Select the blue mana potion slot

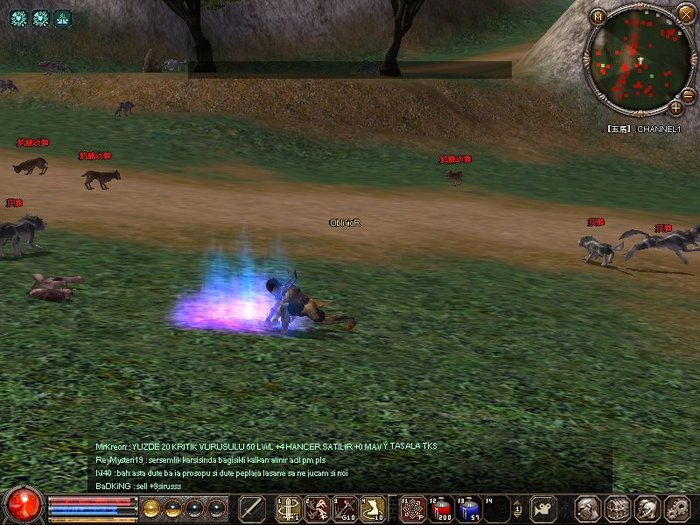[468, 508]
